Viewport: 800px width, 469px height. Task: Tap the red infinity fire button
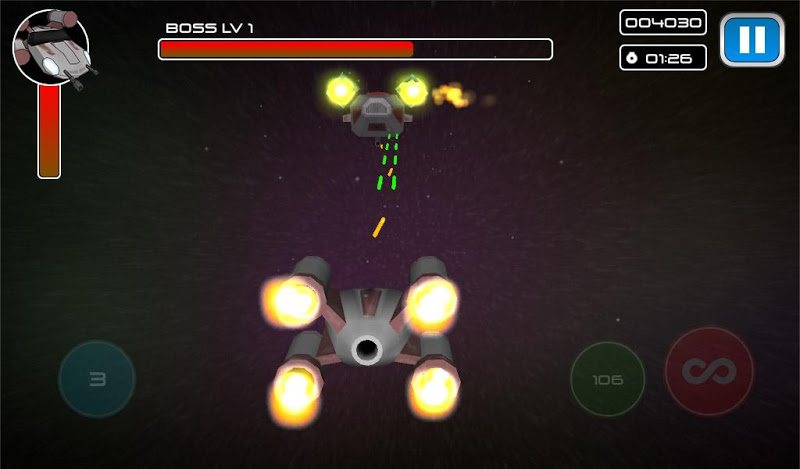709,372
